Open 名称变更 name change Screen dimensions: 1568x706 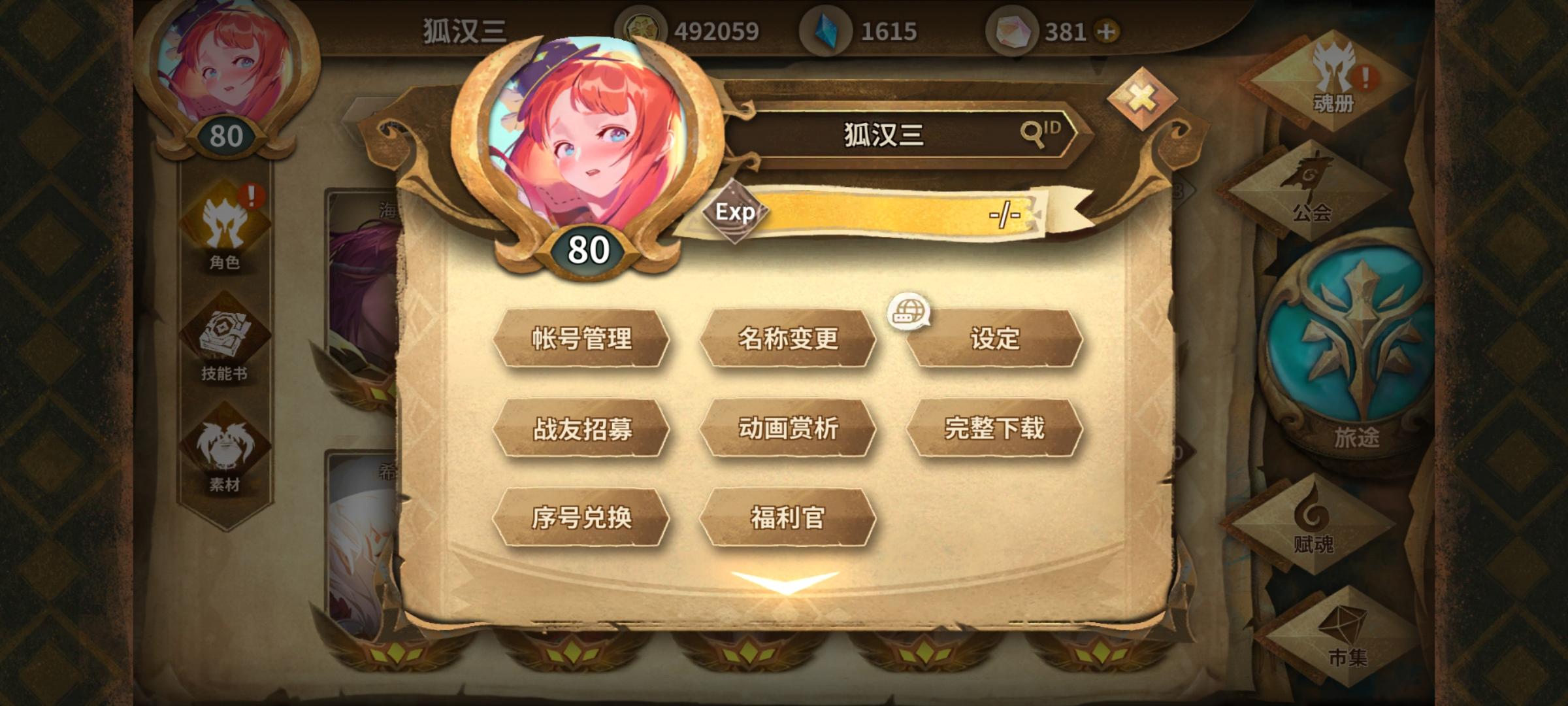tap(789, 340)
